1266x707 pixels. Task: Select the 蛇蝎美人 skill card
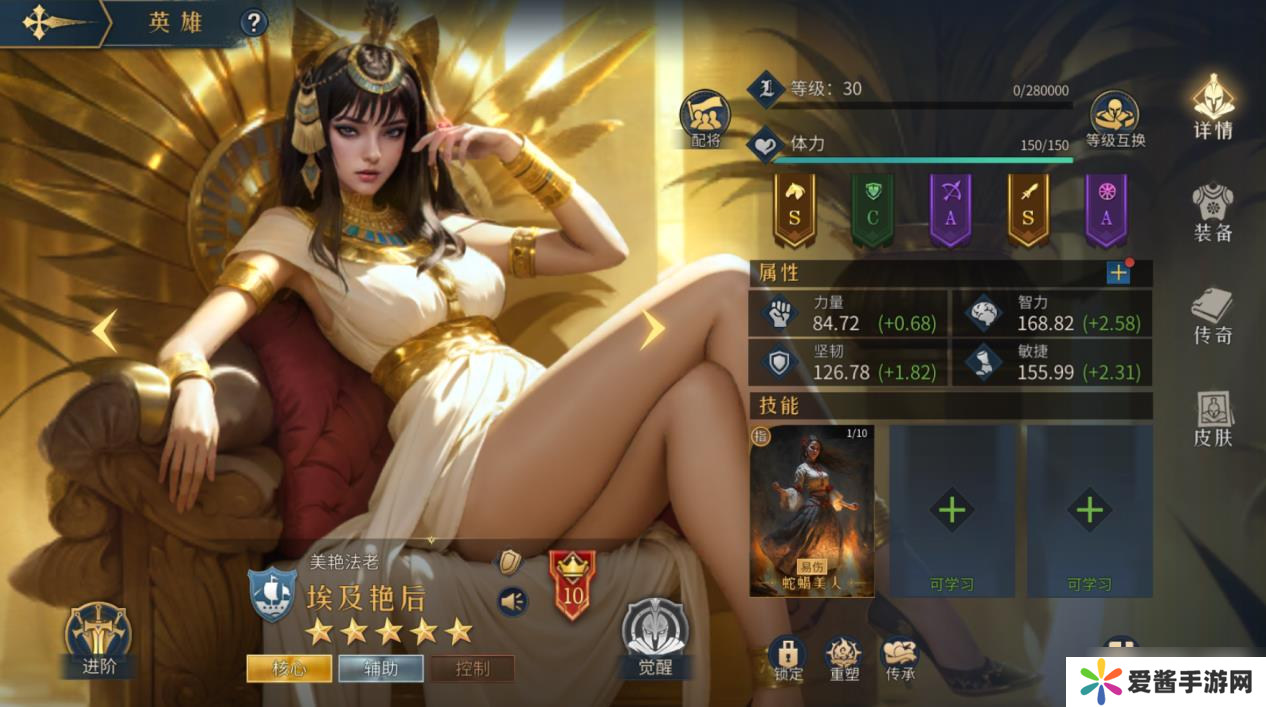pyautogui.click(x=811, y=510)
